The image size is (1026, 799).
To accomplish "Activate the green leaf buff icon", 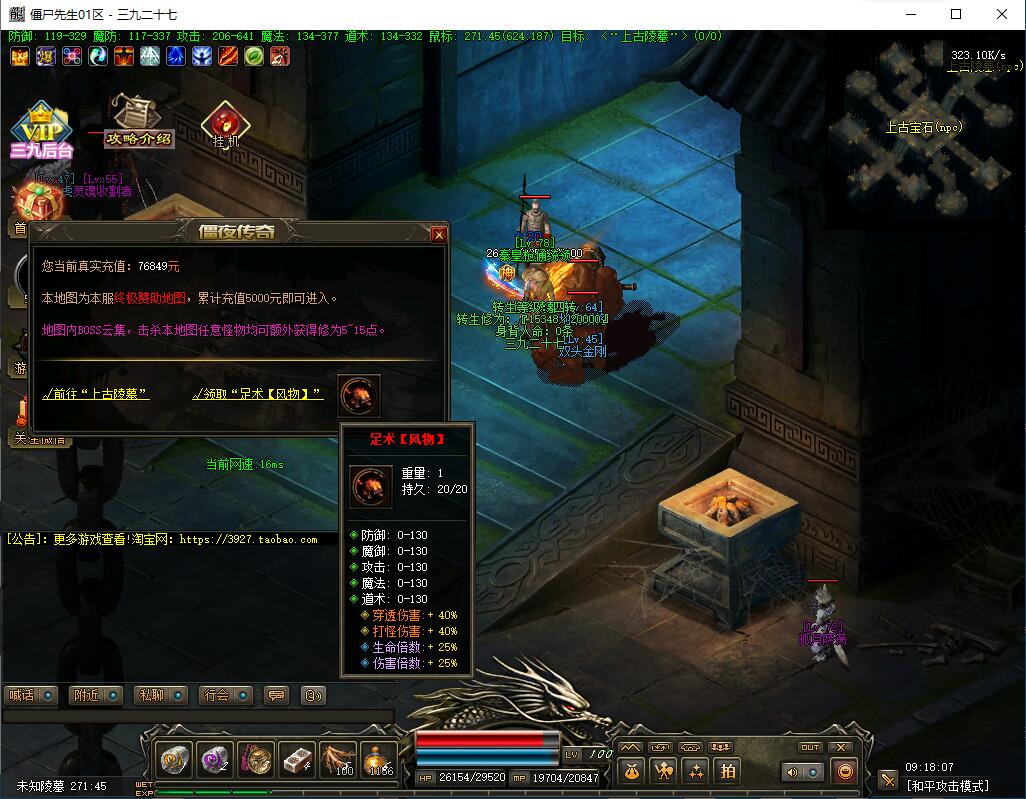I will point(254,56).
